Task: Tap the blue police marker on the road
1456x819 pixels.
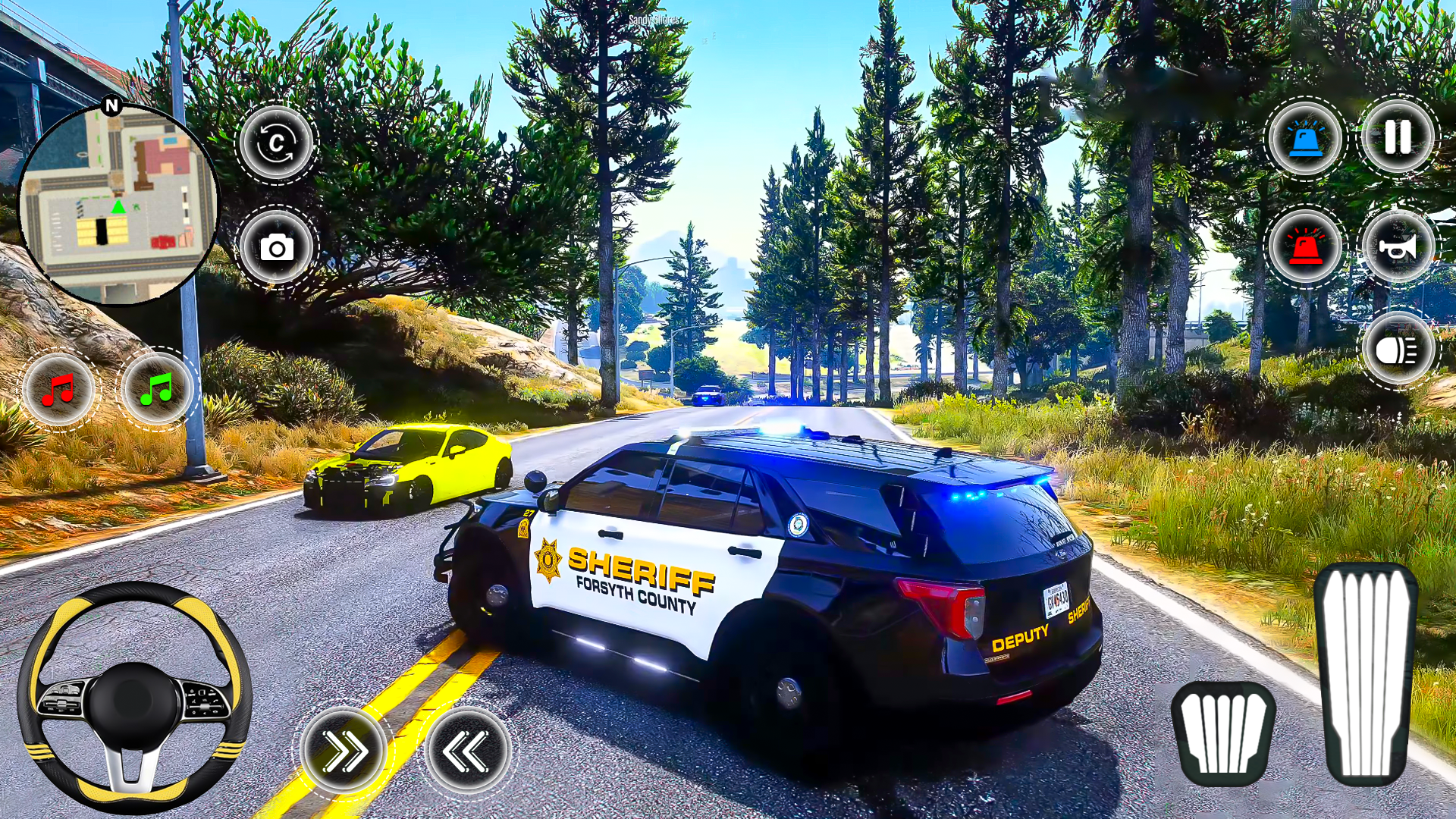Action: [710, 395]
